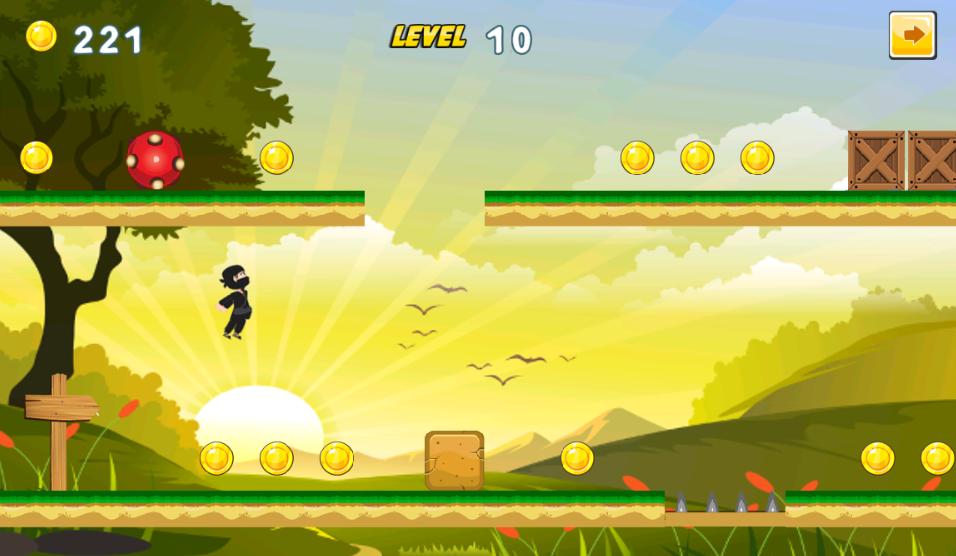Click the orange arrow button
Viewport: 956px width, 556px height.
click(912, 36)
